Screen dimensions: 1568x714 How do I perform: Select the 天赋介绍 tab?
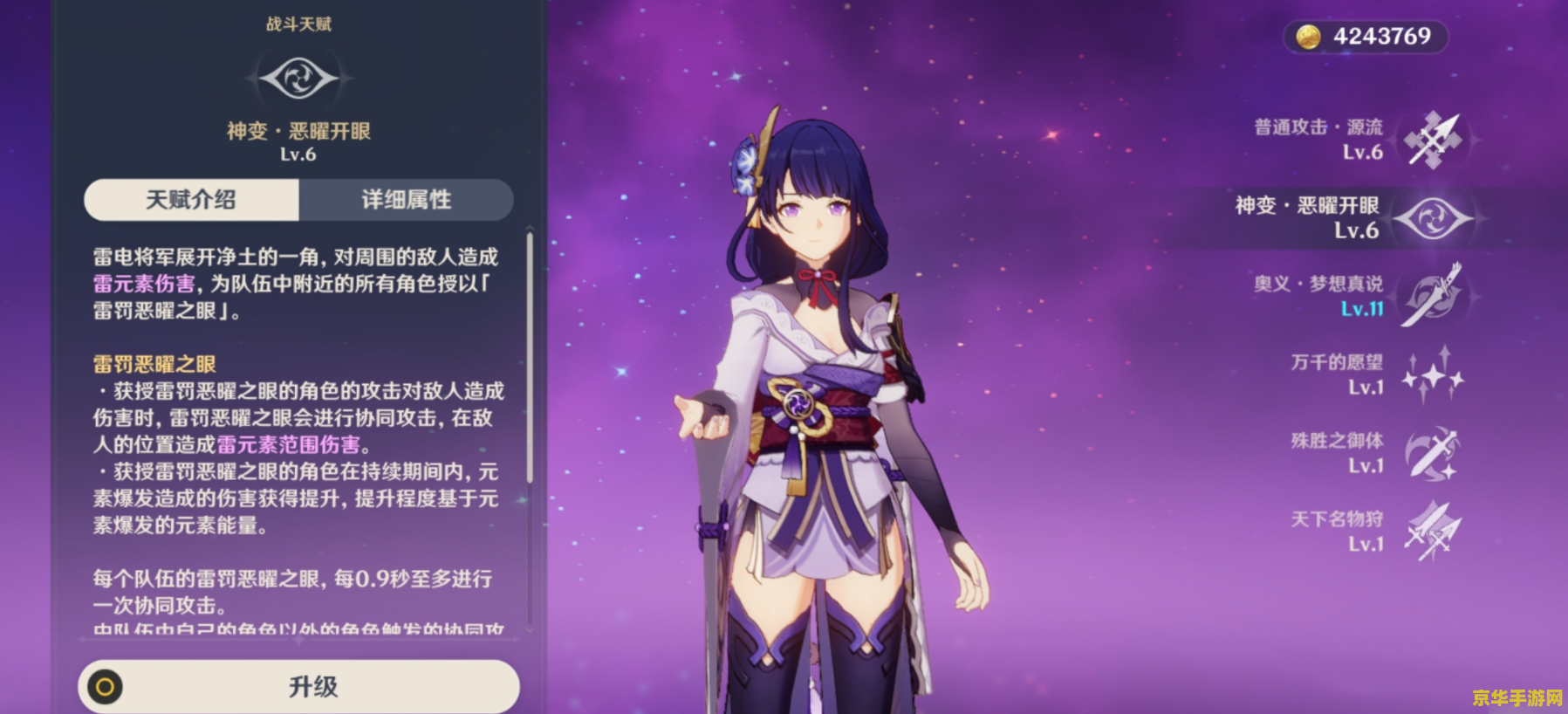189,200
